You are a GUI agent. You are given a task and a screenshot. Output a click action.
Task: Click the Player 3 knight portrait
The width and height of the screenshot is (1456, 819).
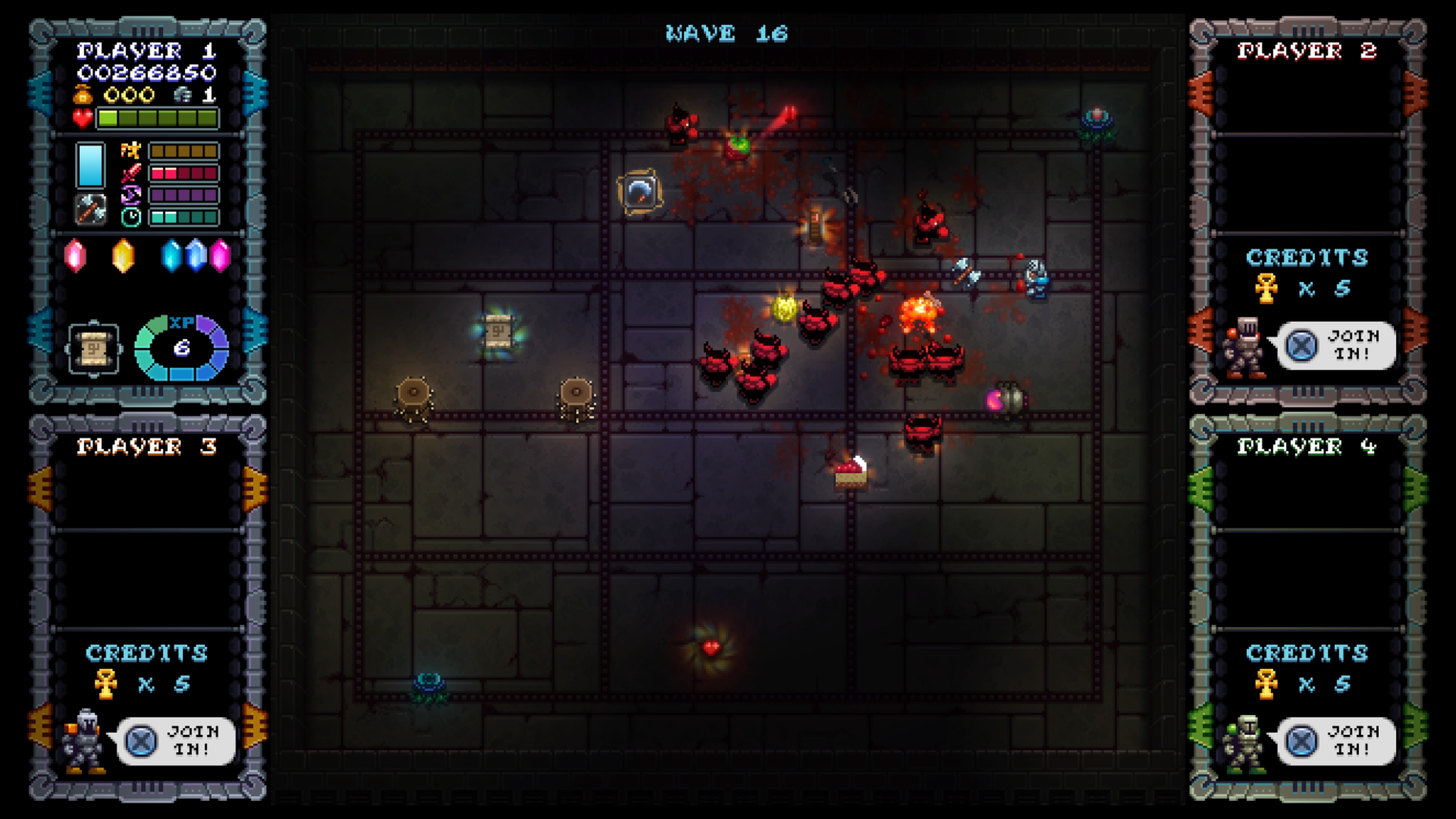(84, 741)
